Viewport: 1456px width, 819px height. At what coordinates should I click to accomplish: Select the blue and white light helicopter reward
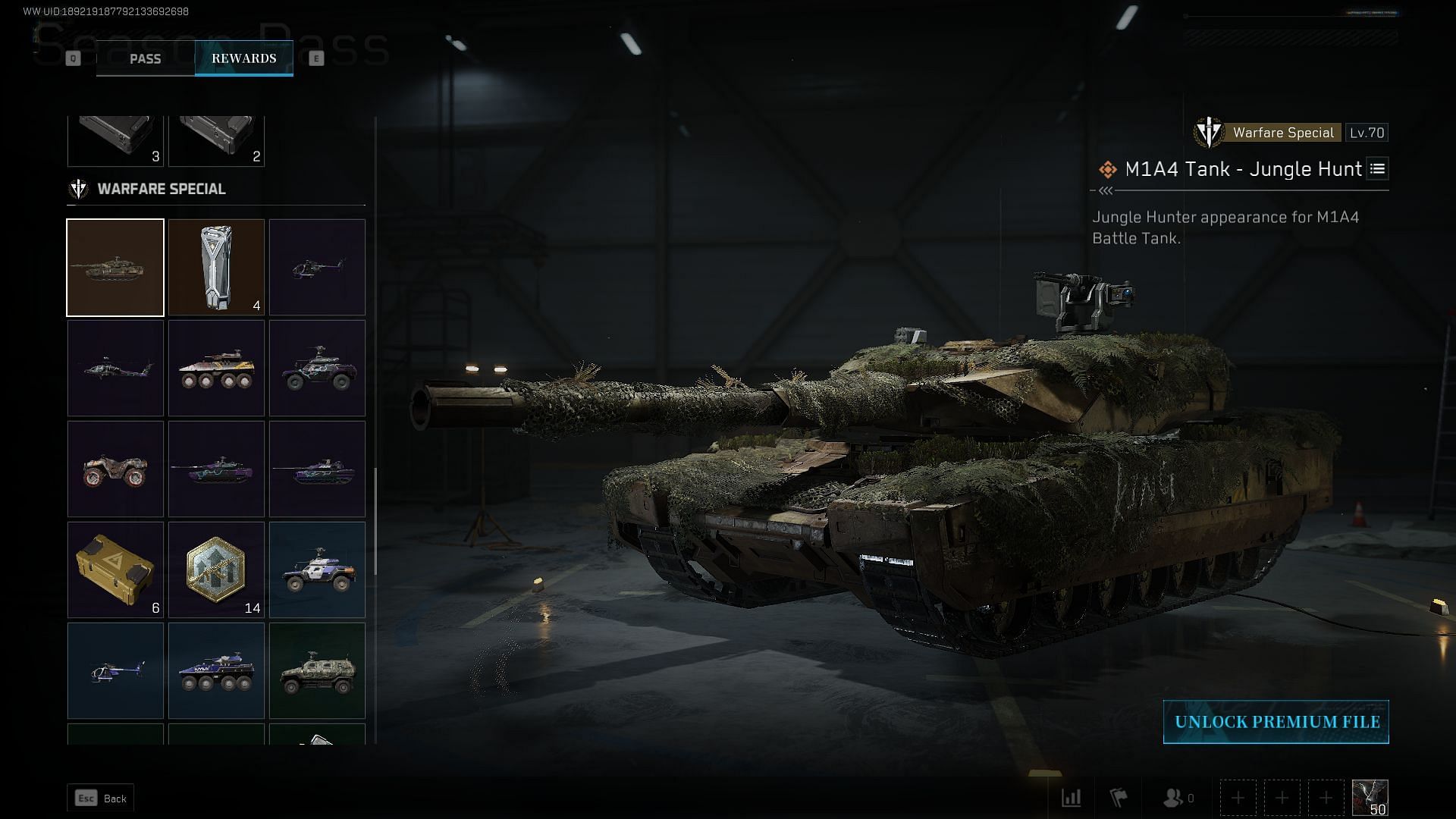115,671
